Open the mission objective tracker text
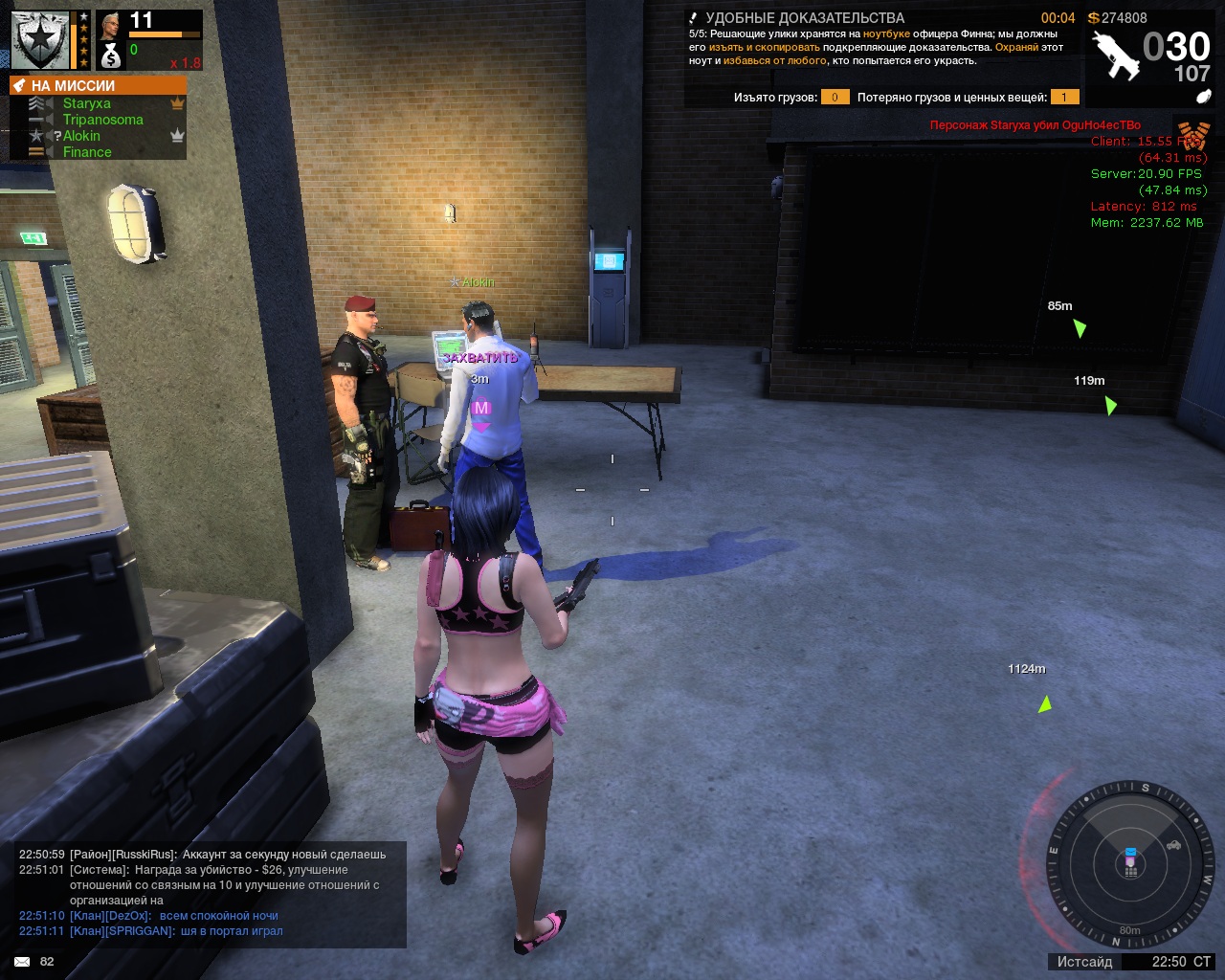The width and height of the screenshot is (1225, 980). coord(876,47)
